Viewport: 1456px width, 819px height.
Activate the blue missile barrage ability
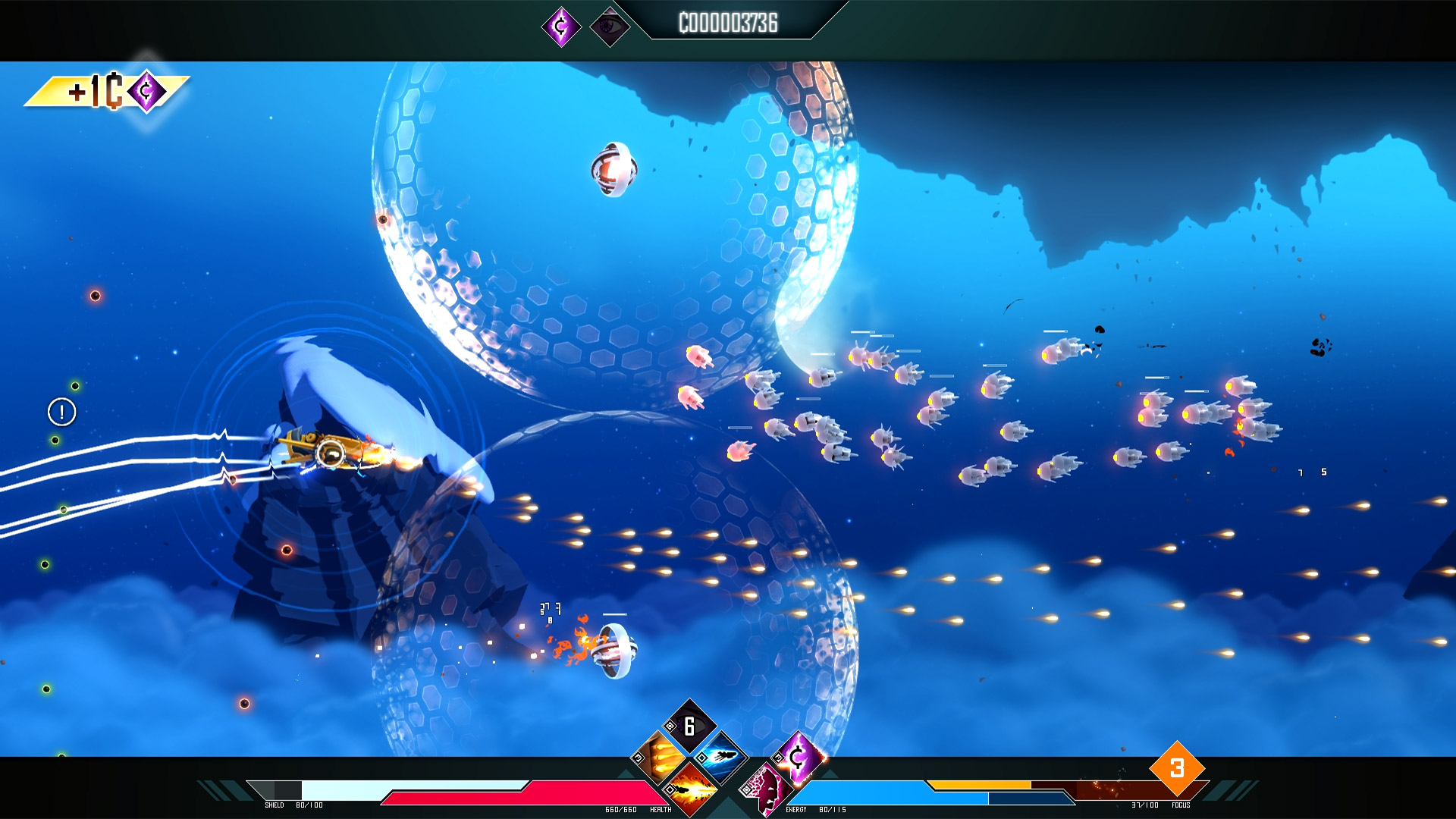723,757
